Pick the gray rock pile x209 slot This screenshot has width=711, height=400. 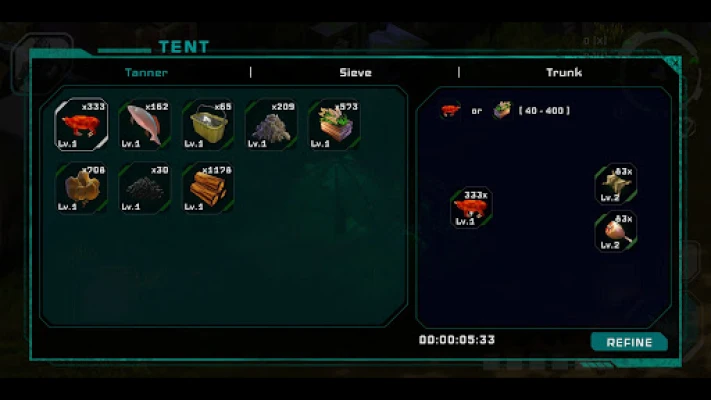click(271, 125)
